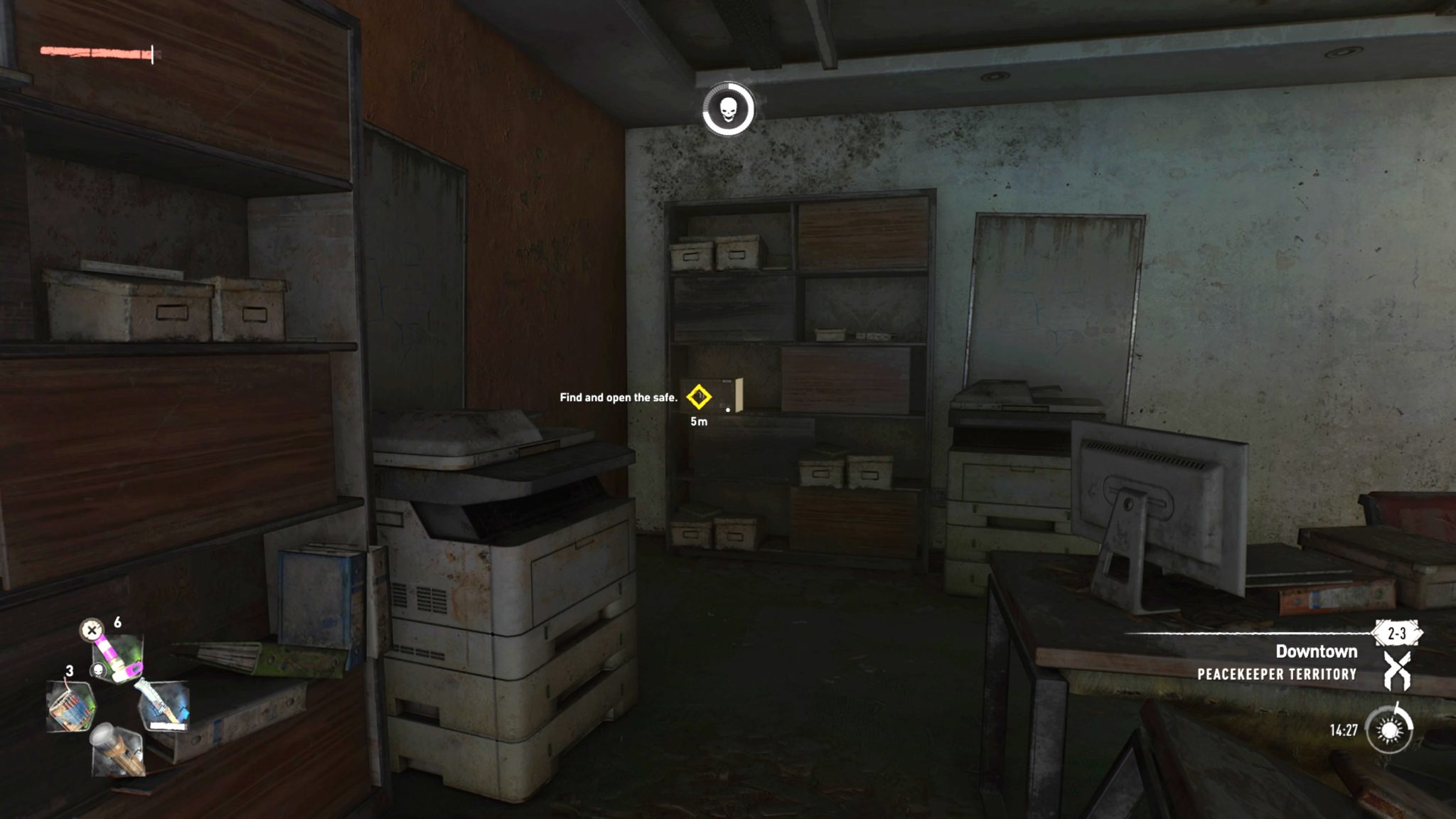The height and width of the screenshot is (819, 1456).
Task: Select the dynamite throwable slot
Action: coord(71,707)
